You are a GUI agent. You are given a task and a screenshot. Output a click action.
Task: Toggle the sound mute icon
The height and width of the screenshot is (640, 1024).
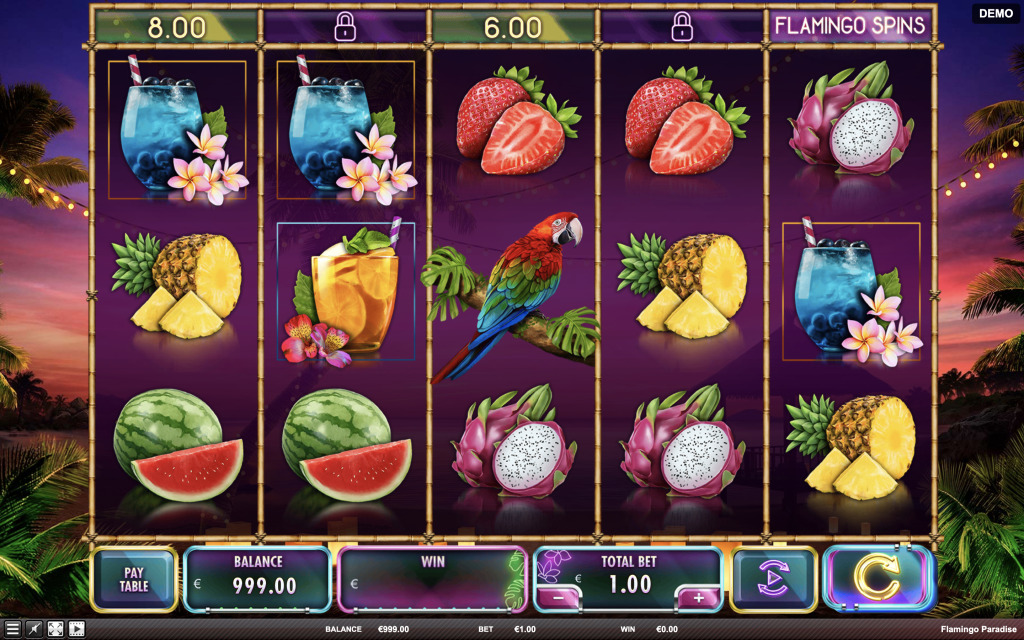coord(33,629)
